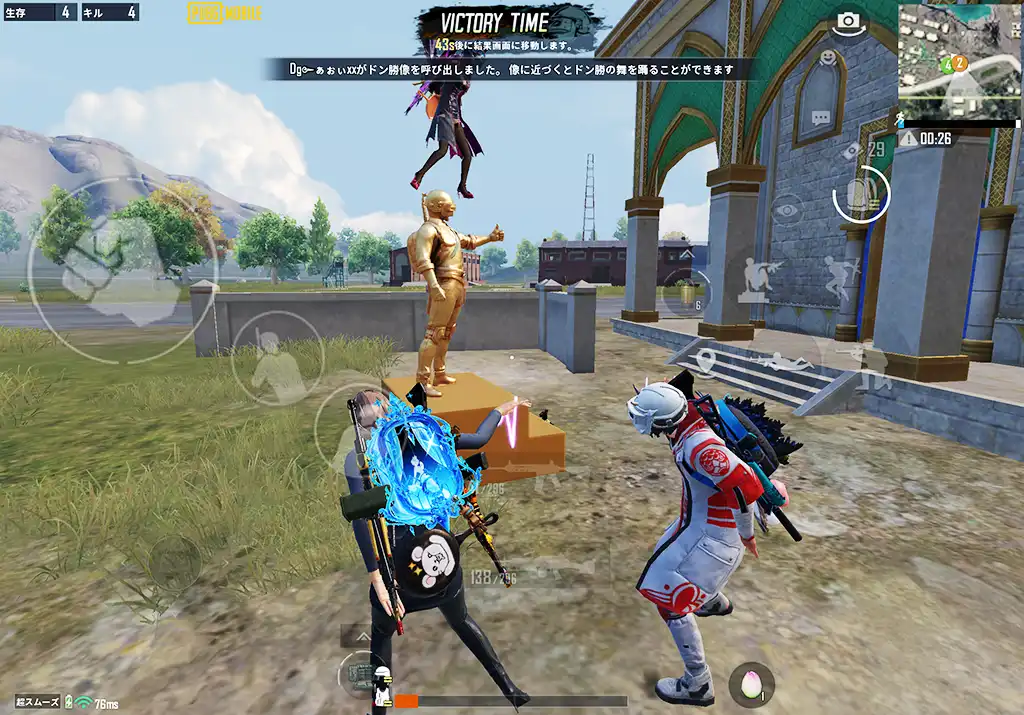Viewport: 1024px width, 715px height.
Task: Open the quick chat speech bubble
Action: (x=820, y=117)
